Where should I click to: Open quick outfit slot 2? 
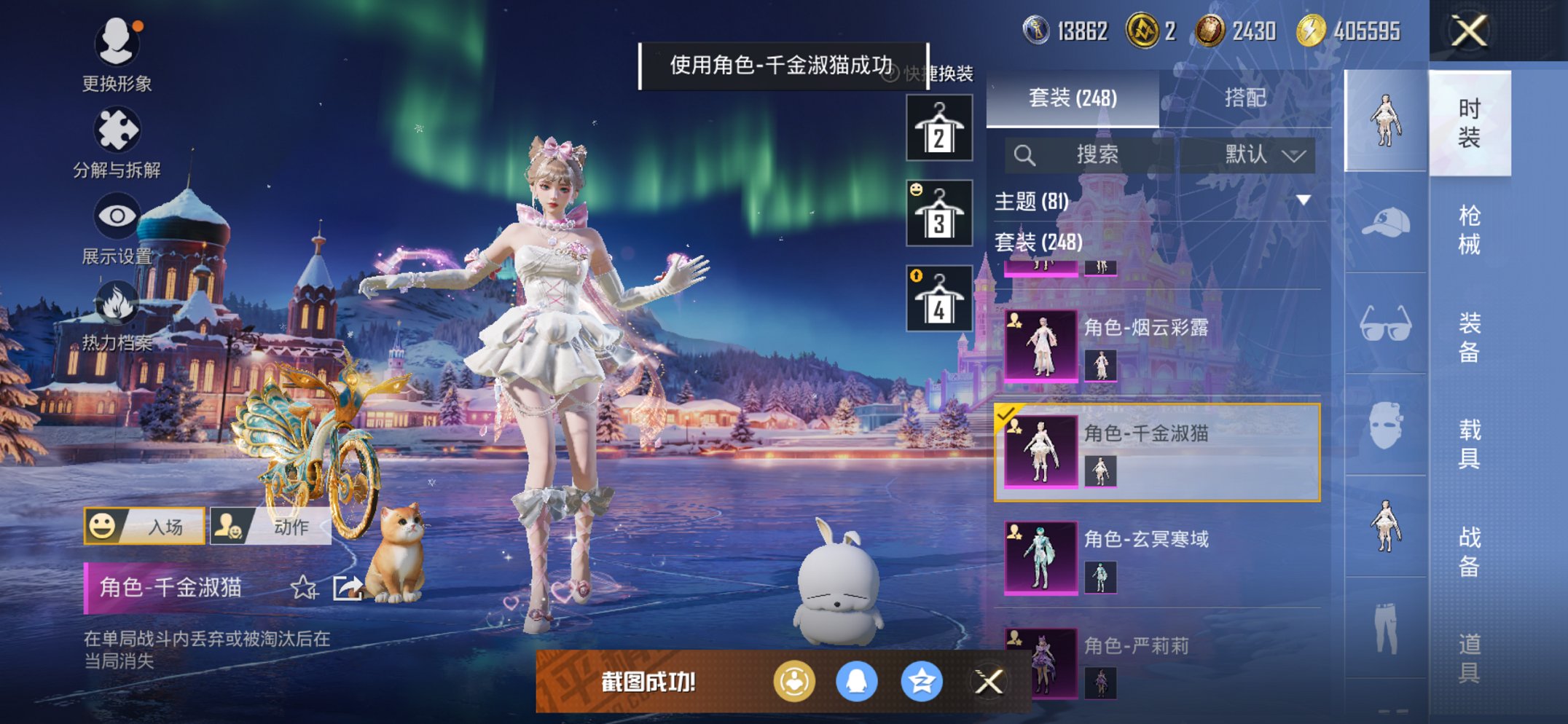point(938,127)
